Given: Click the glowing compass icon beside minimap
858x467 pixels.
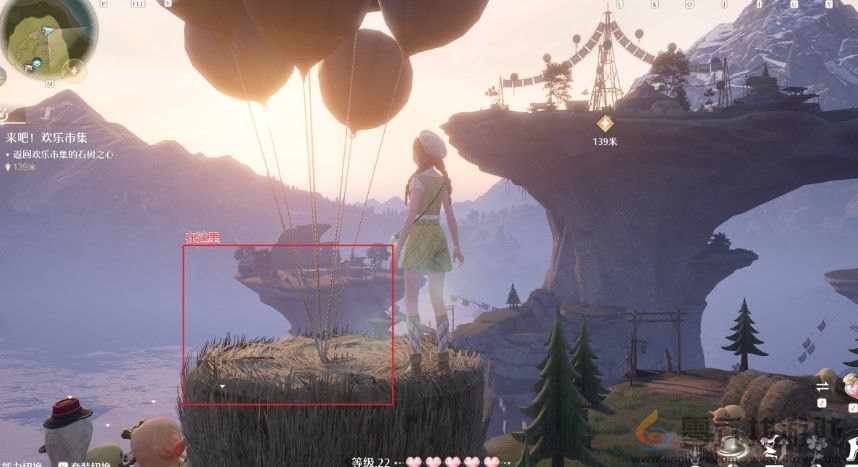Looking at the screenshot, I should click(x=74, y=70).
